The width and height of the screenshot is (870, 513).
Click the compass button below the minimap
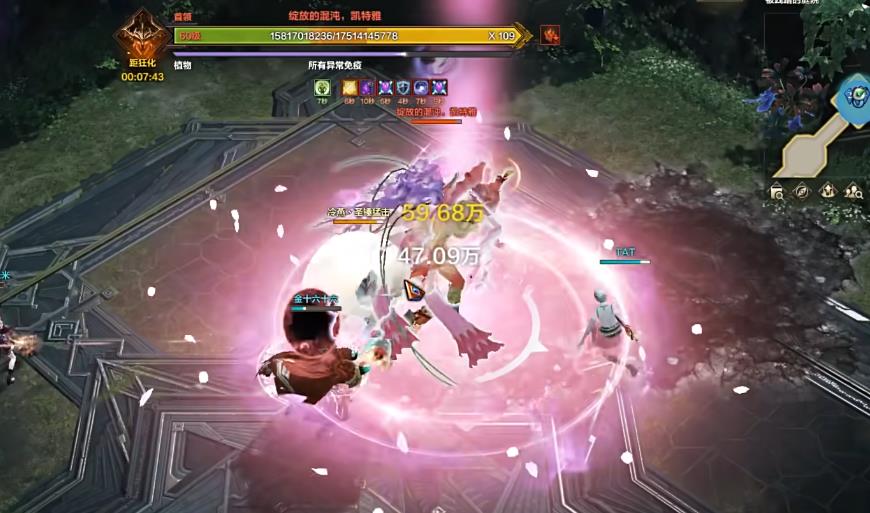(x=802, y=191)
